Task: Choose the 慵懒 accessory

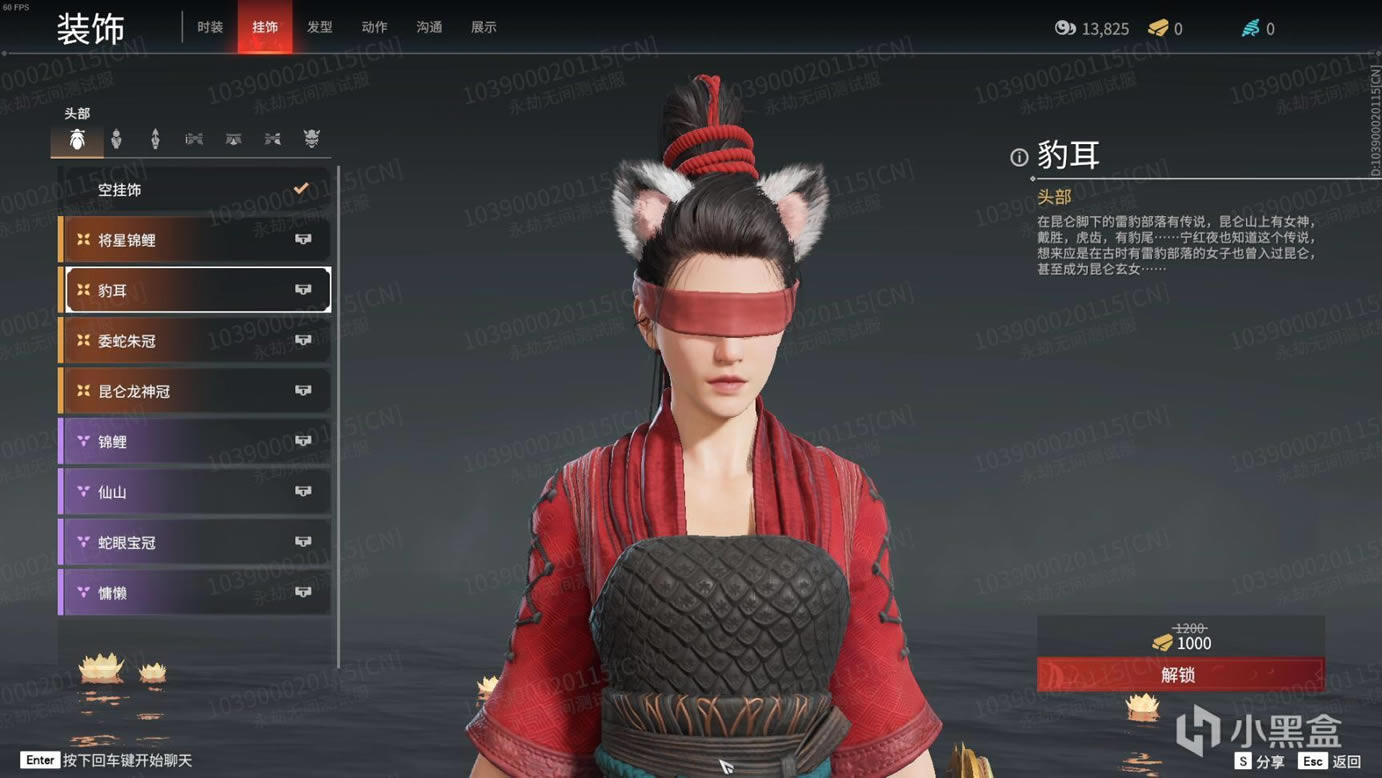Action: (195, 593)
